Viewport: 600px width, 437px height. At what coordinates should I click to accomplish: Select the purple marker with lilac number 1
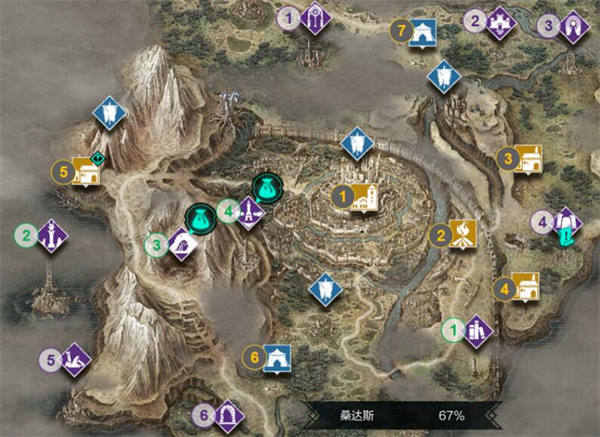[x=315, y=18]
